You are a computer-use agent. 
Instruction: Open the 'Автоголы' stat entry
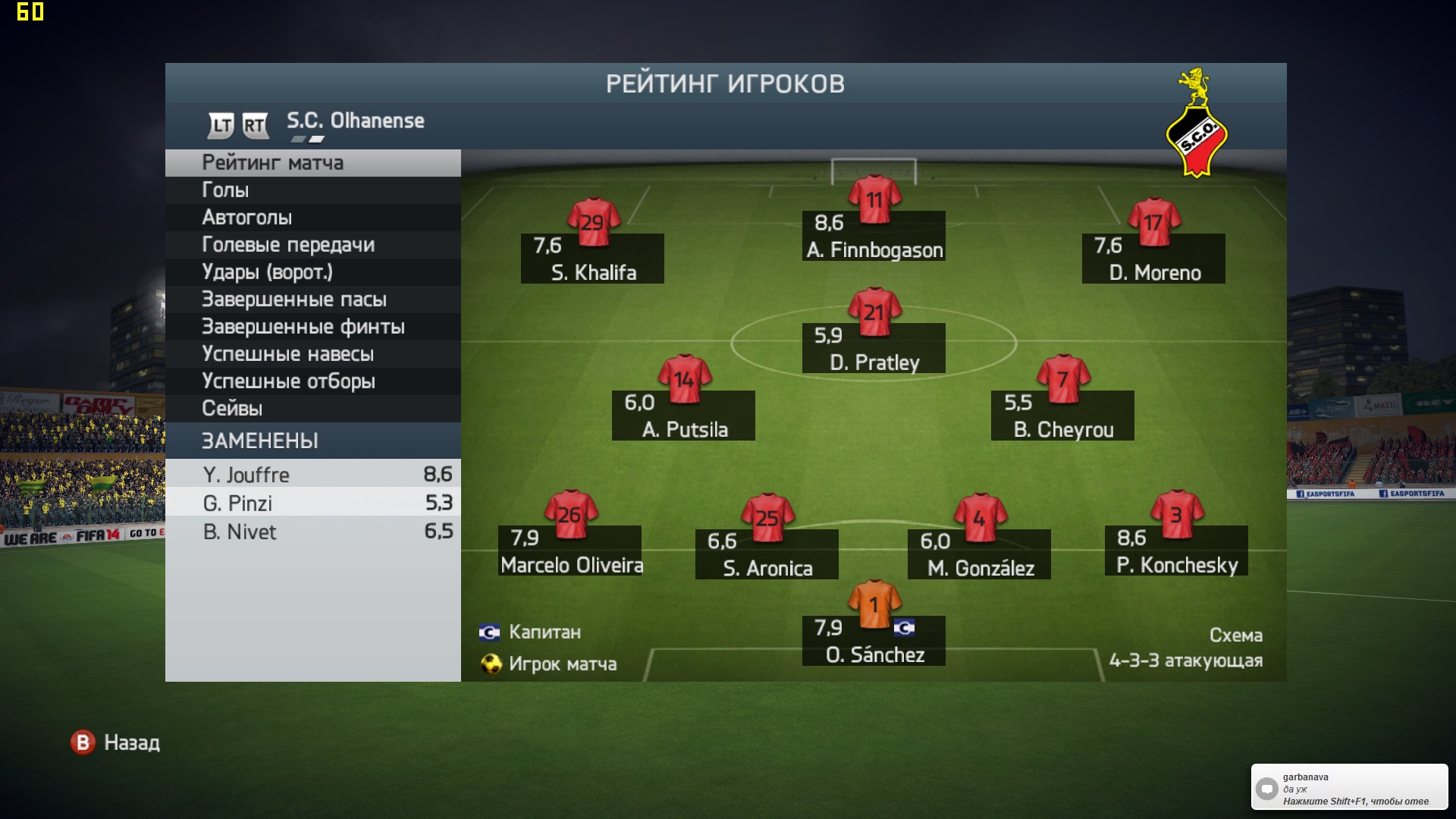312,218
